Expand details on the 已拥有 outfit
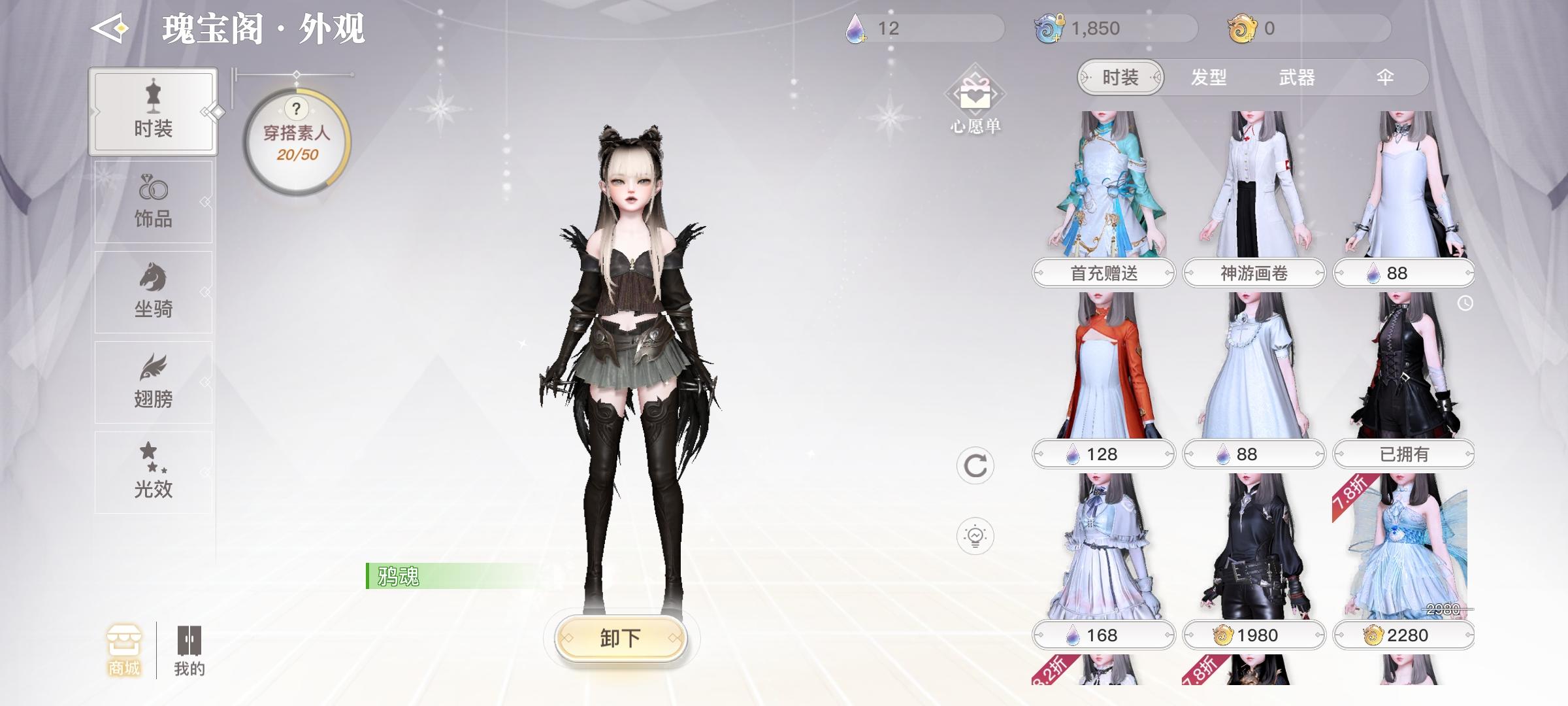The width and height of the screenshot is (1568, 706). pyautogui.click(x=1405, y=453)
